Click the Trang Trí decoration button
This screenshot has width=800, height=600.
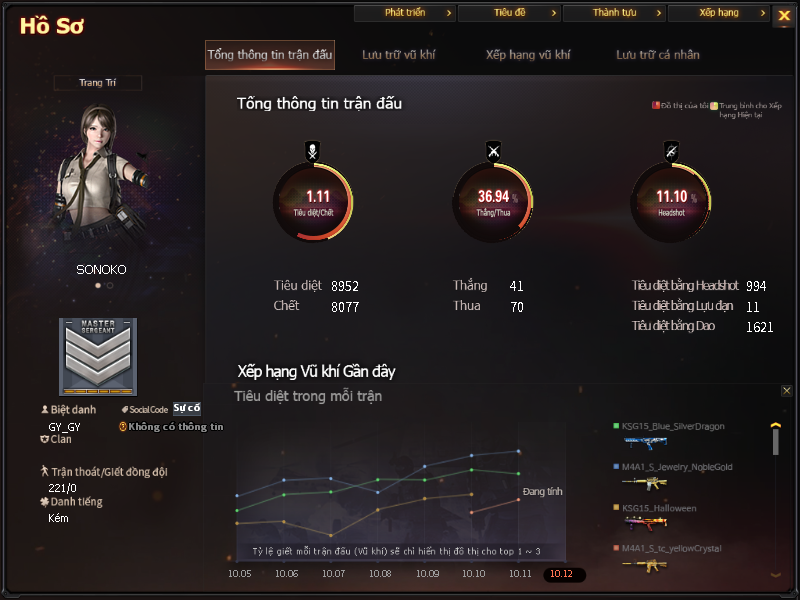98,83
